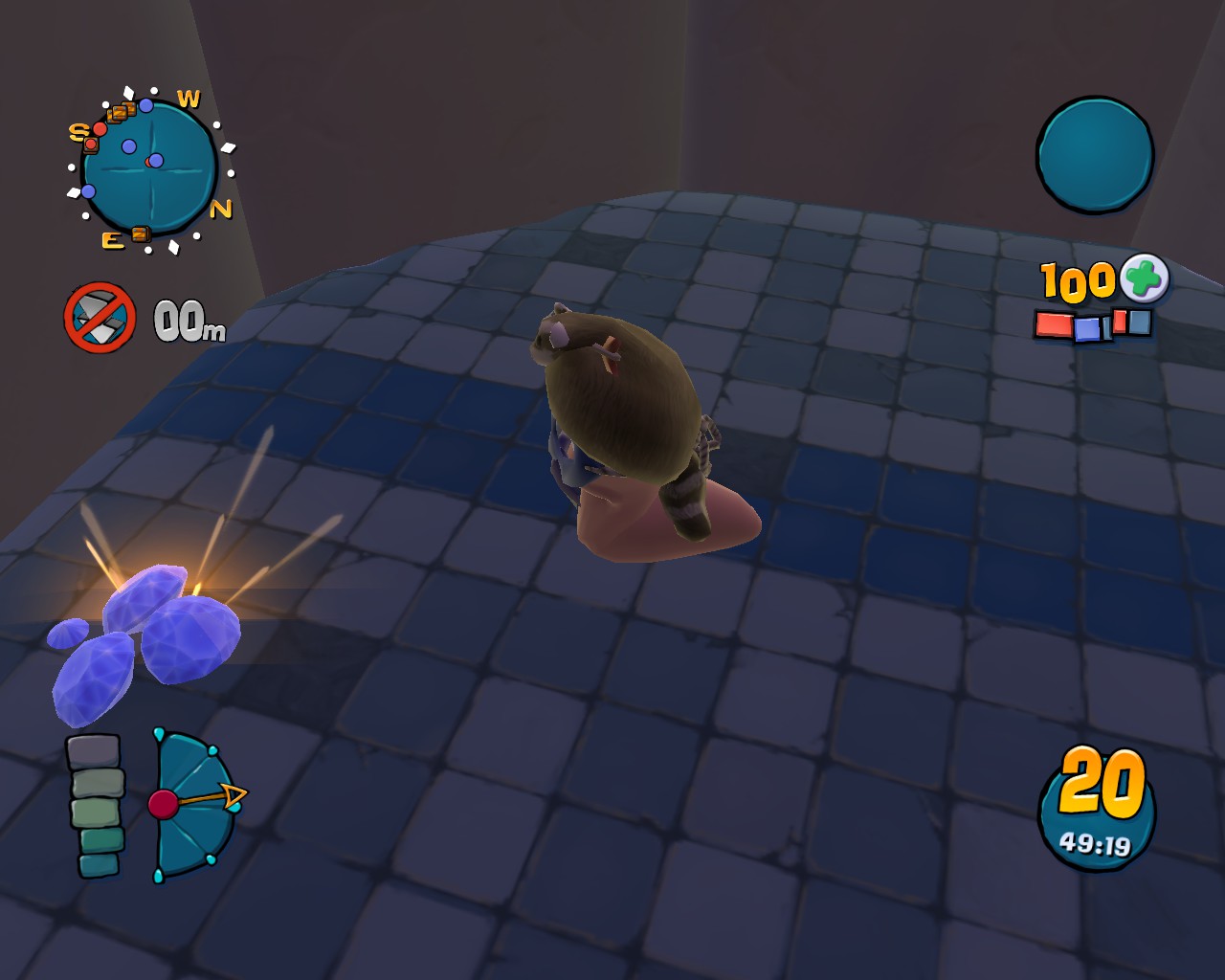Click the crate icon near the compass West marker

122,112
